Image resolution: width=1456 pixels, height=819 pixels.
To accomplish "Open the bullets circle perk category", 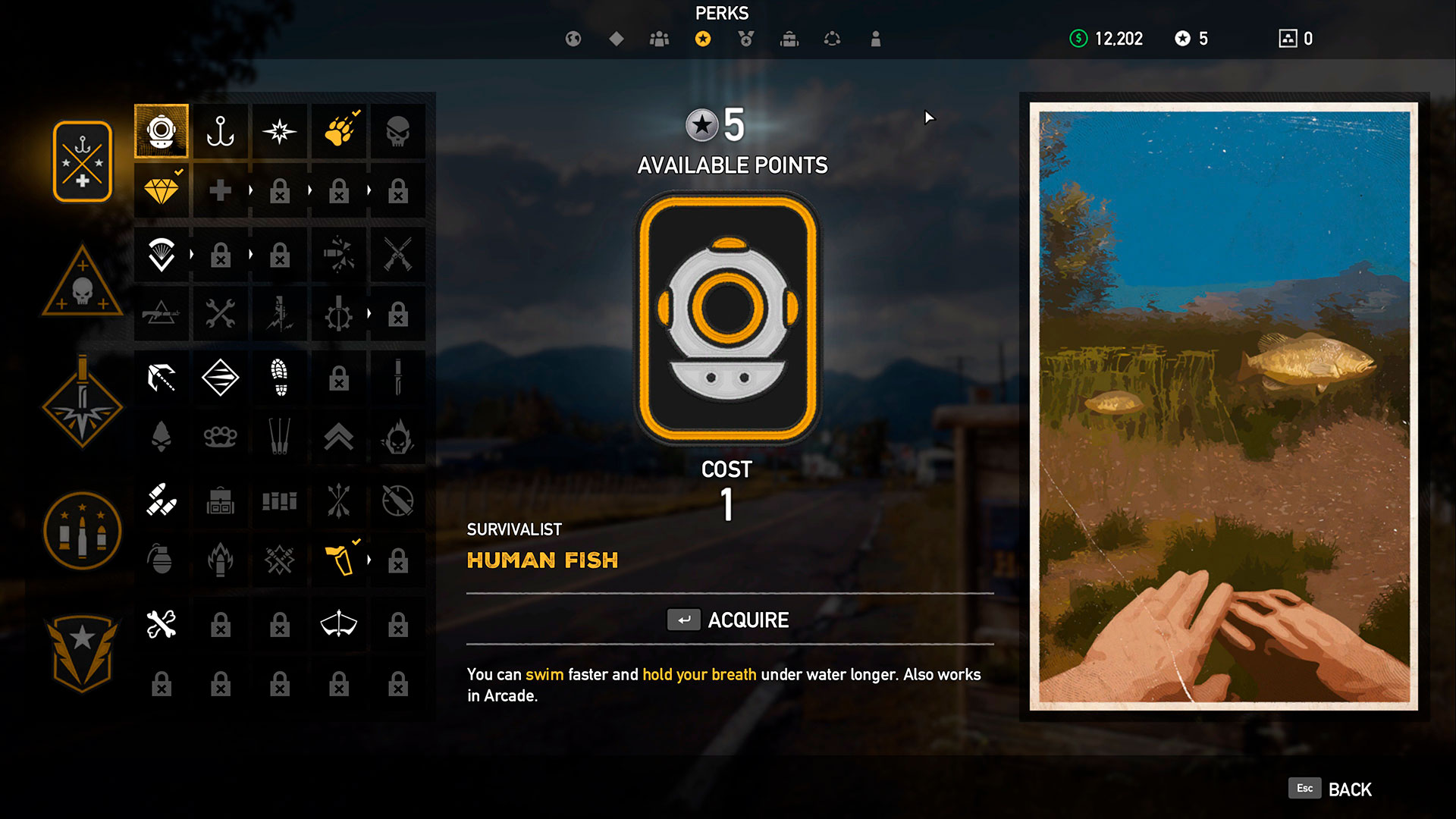I will (x=83, y=530).
